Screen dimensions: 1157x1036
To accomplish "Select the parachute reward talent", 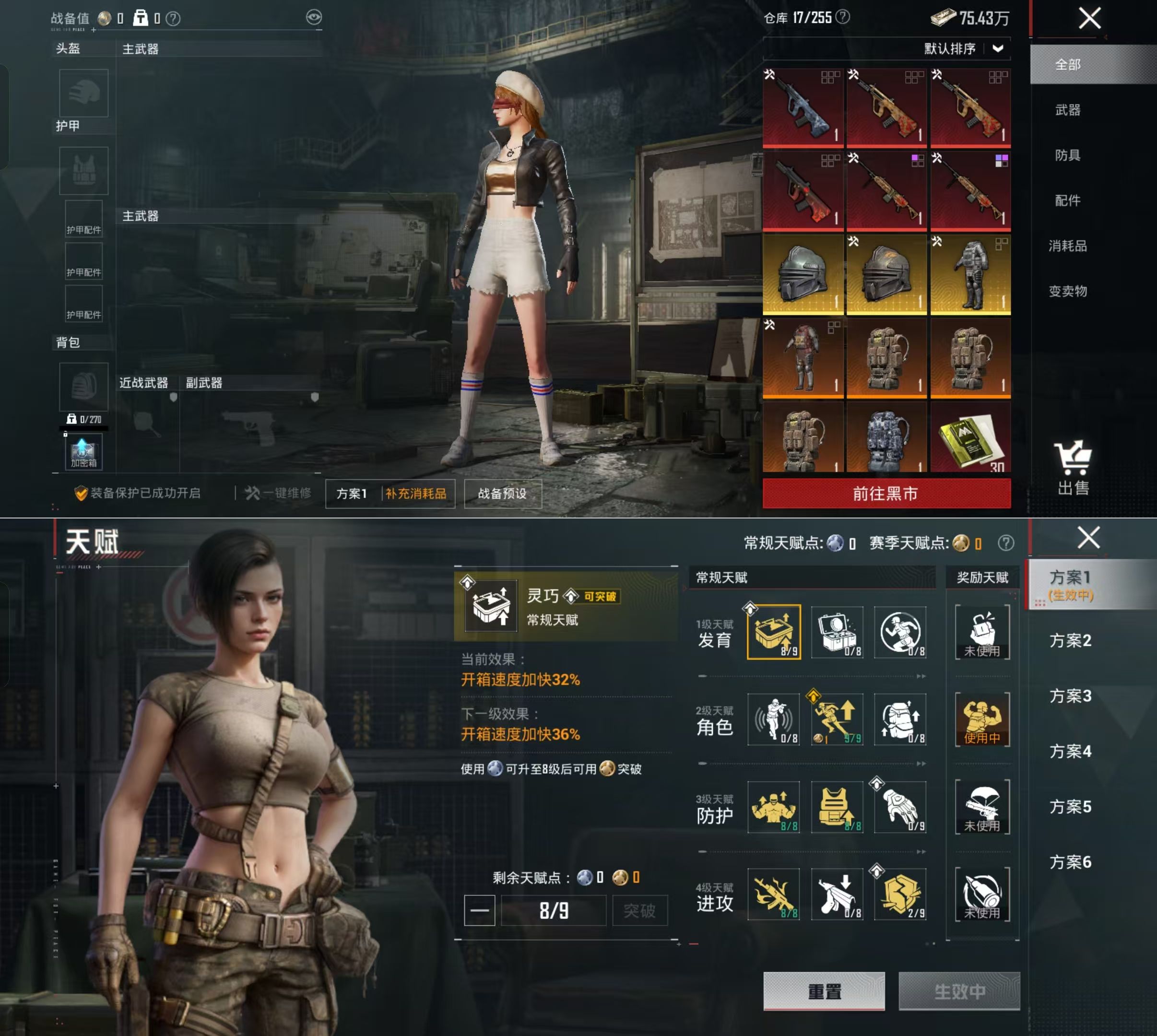I will [x=982, y=807].
